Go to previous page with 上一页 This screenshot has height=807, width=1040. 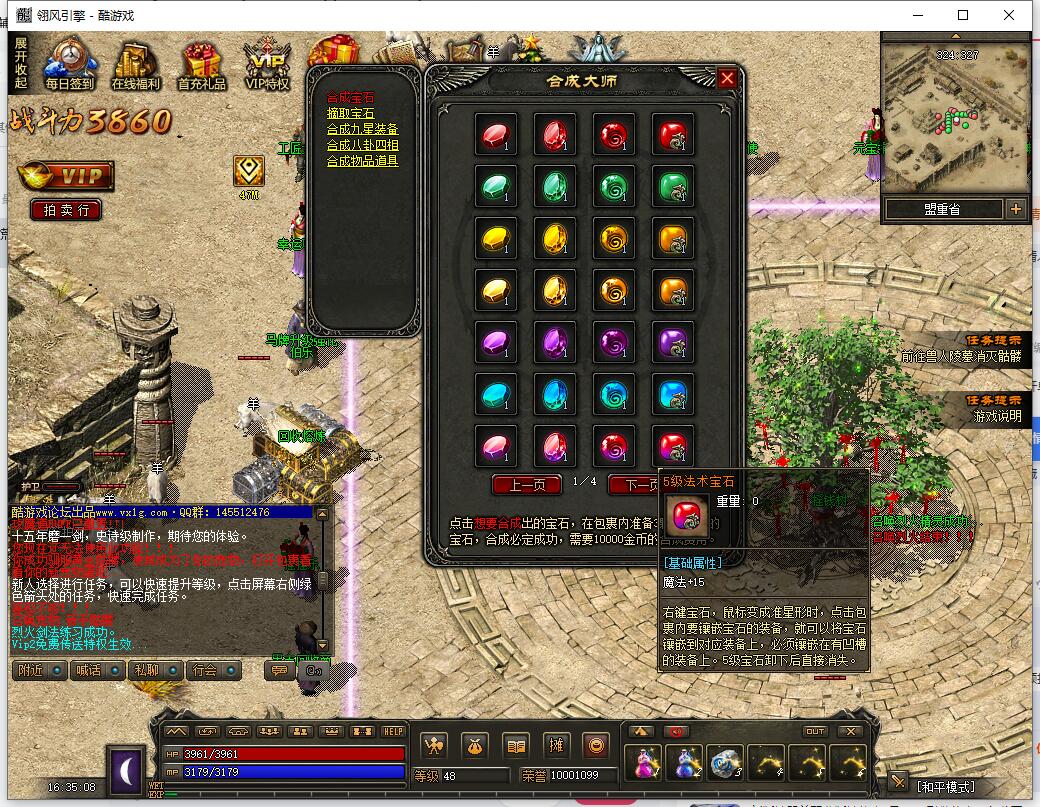(527, 485)
